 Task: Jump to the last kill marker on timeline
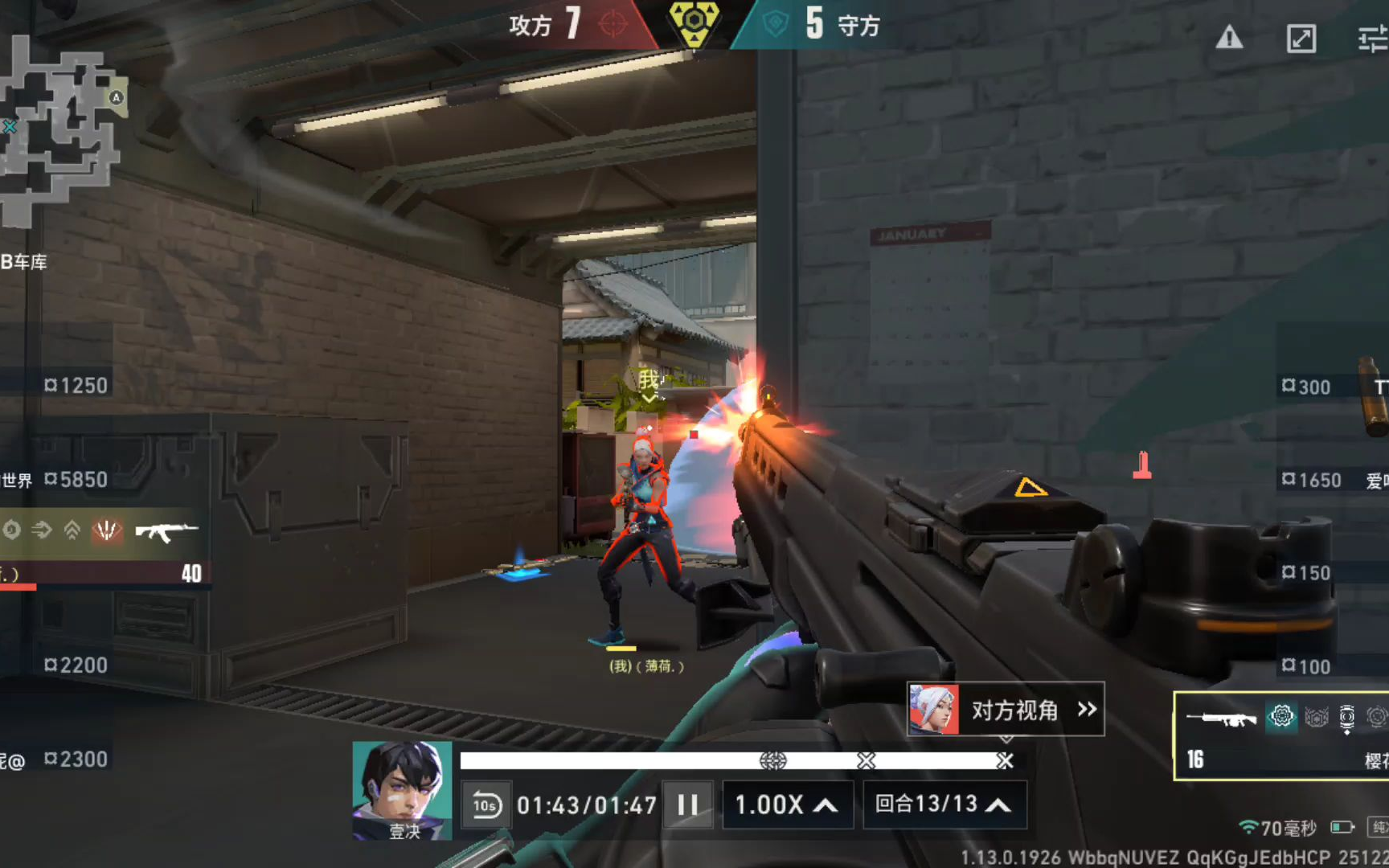(x=1005, y=760)
